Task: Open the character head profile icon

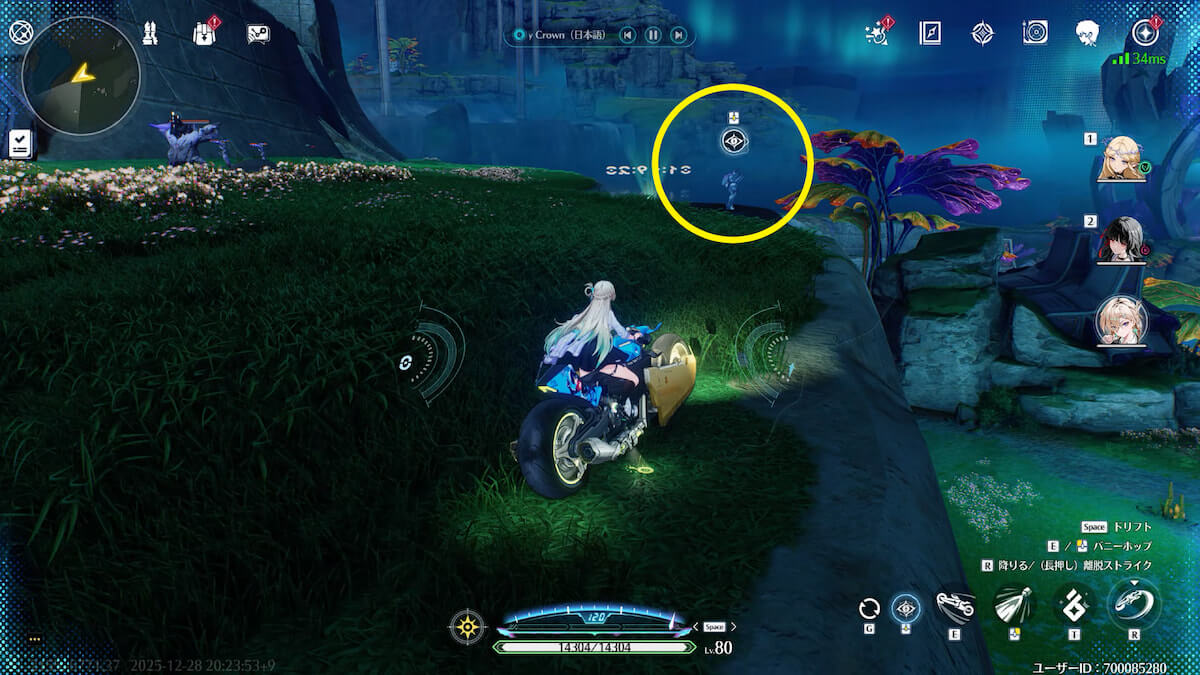Action: (x=1088, y=33)
